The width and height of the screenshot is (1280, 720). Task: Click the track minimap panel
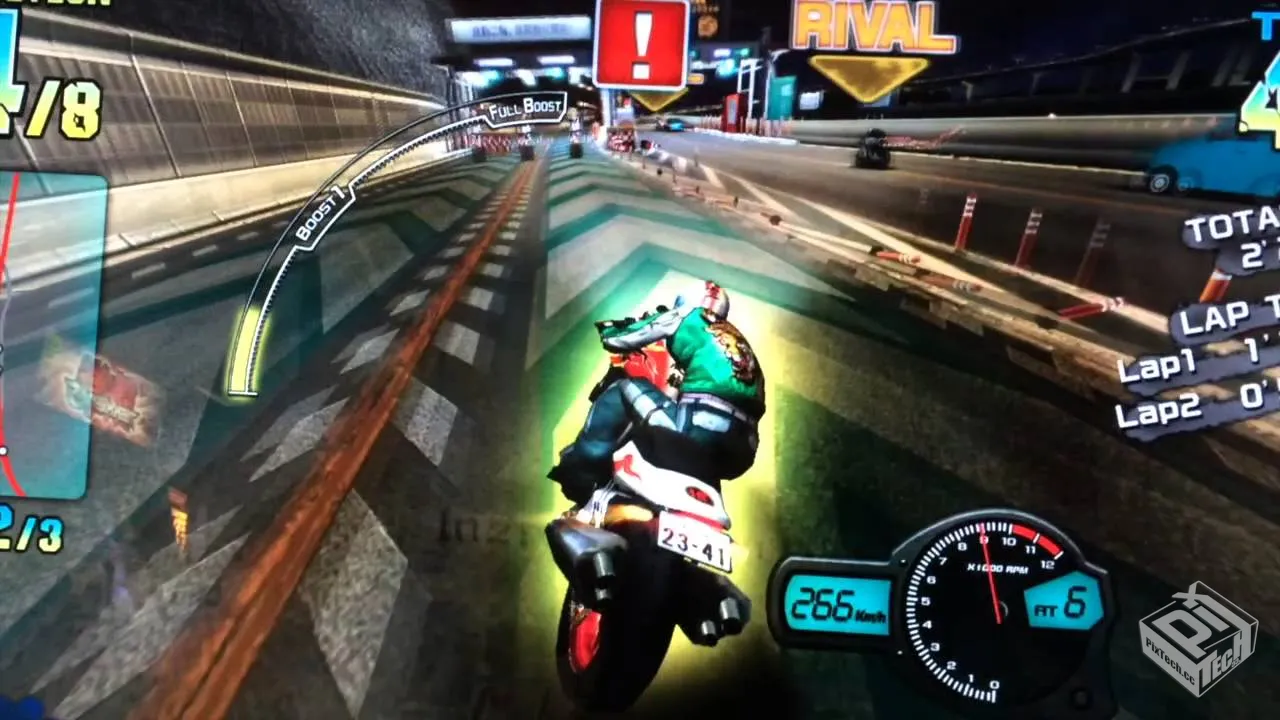click(50, 335)
